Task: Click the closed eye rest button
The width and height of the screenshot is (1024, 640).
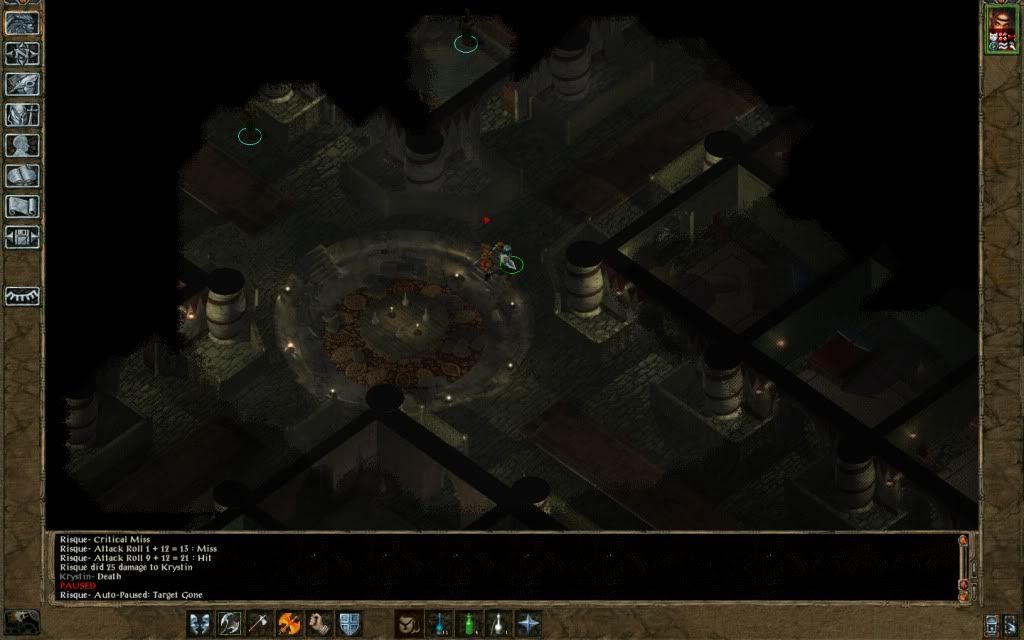Action: click(x=22, y=296)
